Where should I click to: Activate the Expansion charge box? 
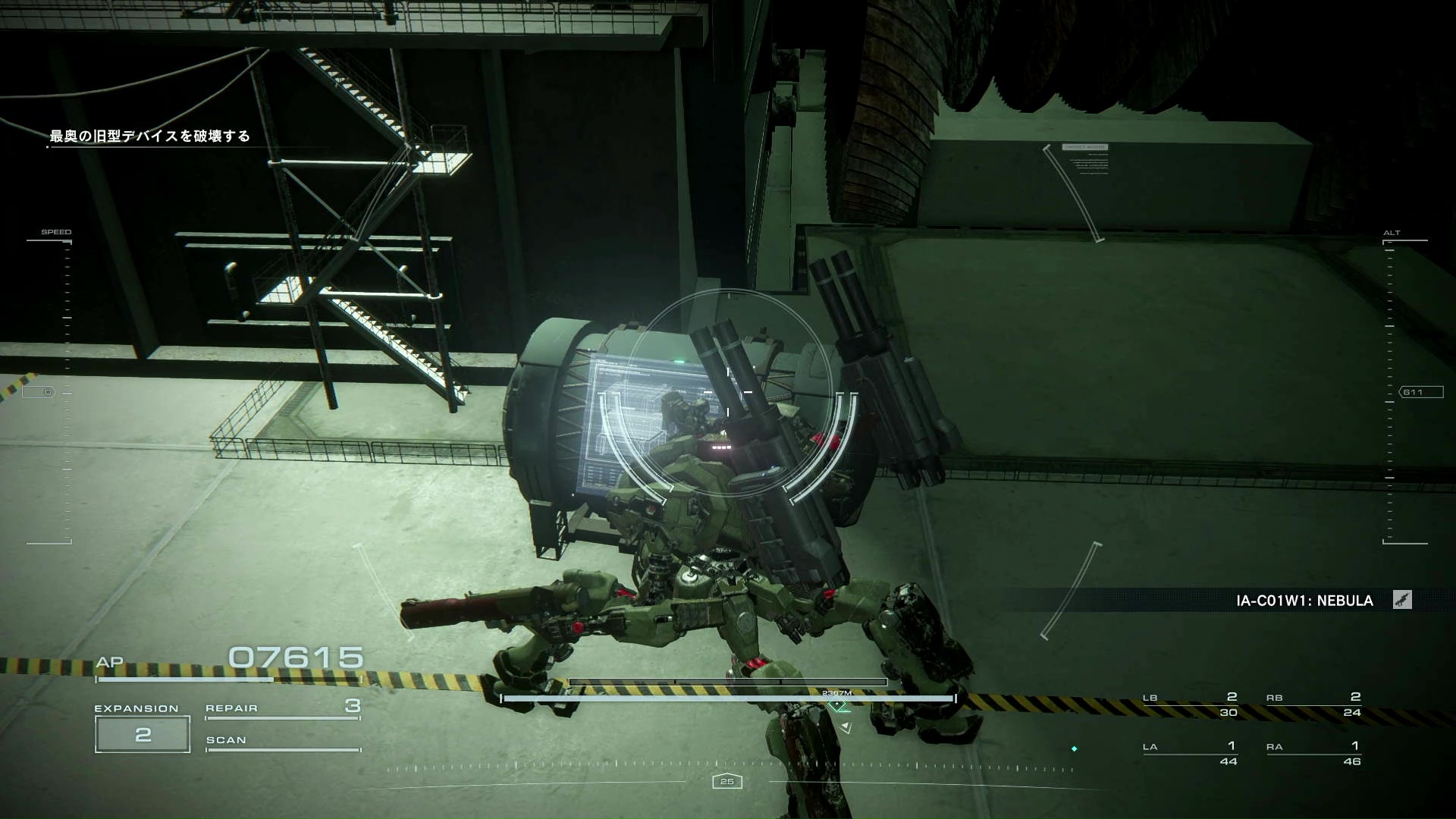pyautogui.click(x=143, y=734)
